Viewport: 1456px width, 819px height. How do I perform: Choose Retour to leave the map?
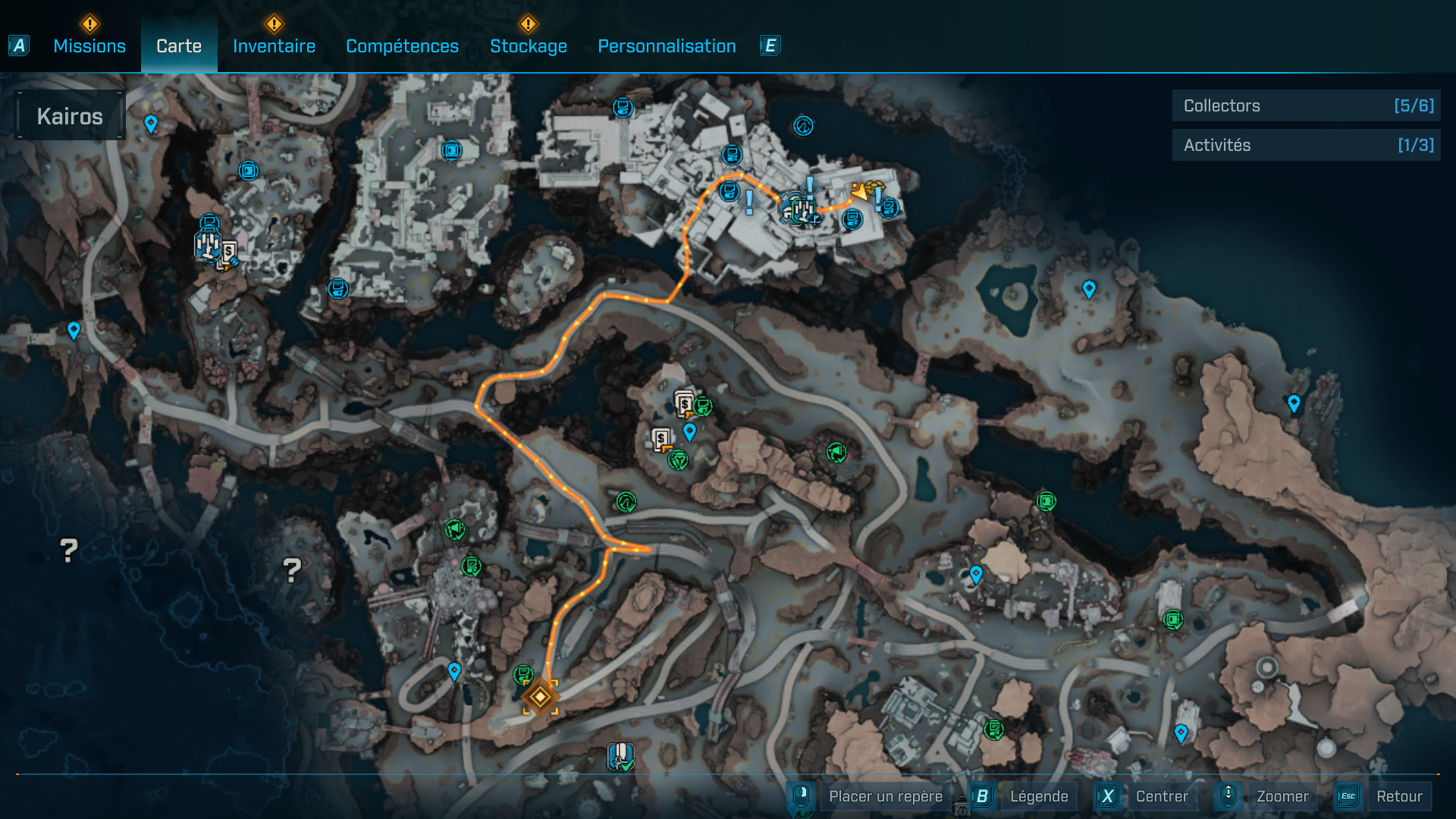(x=1398, y=796)
